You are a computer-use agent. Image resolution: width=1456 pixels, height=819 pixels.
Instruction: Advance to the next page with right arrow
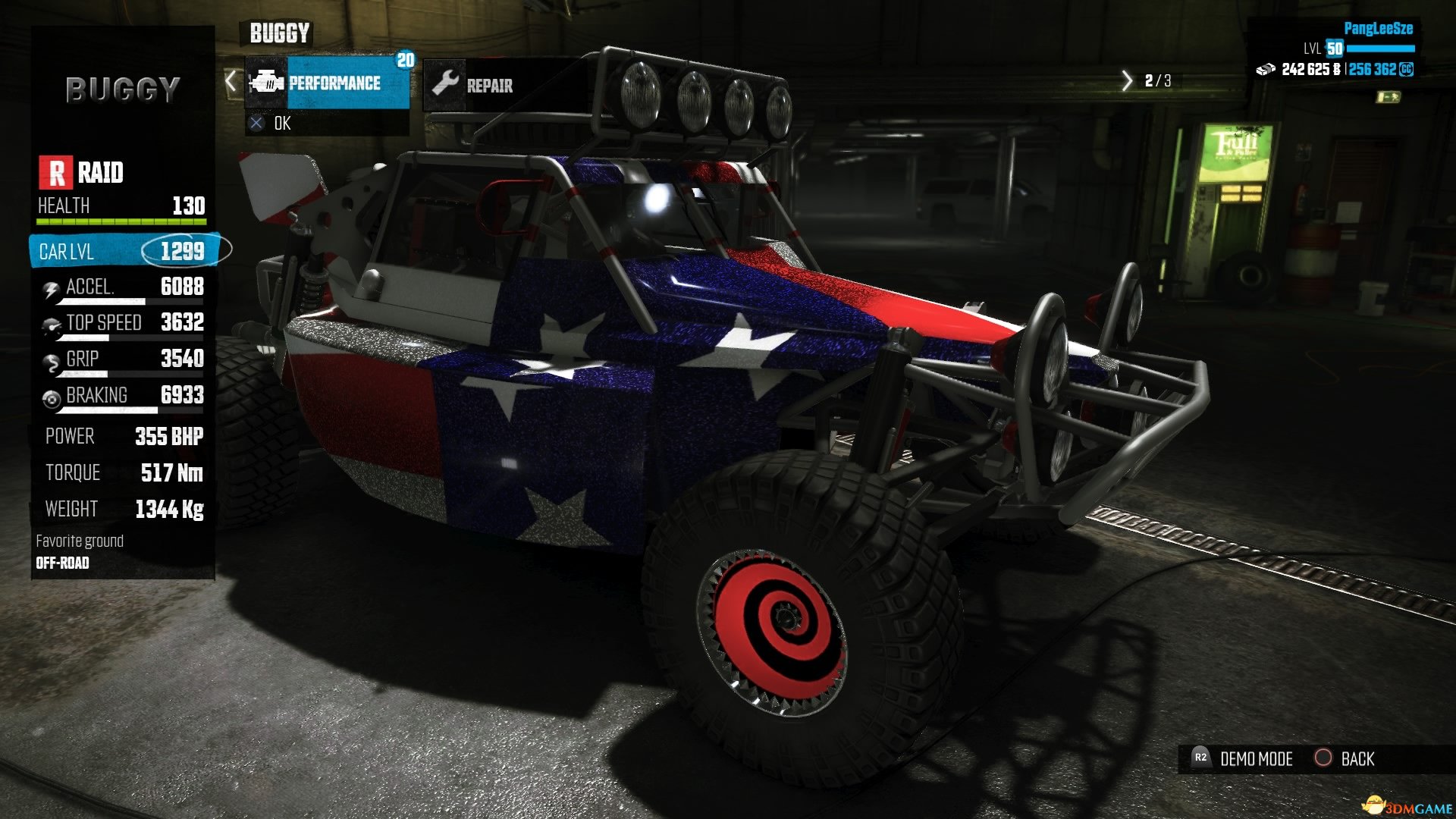point(1127,80)
